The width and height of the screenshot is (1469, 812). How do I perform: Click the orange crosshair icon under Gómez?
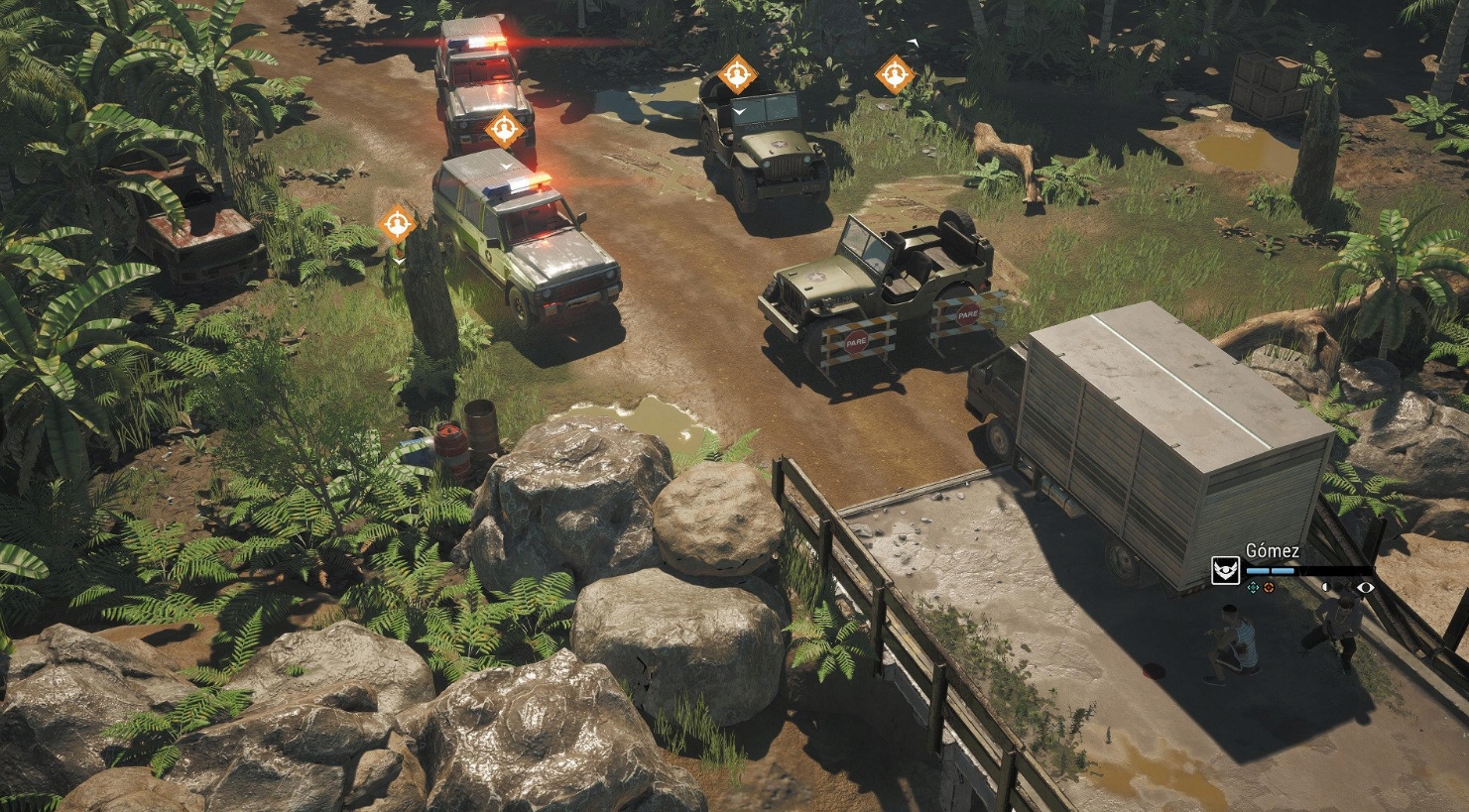point(1268,587)
